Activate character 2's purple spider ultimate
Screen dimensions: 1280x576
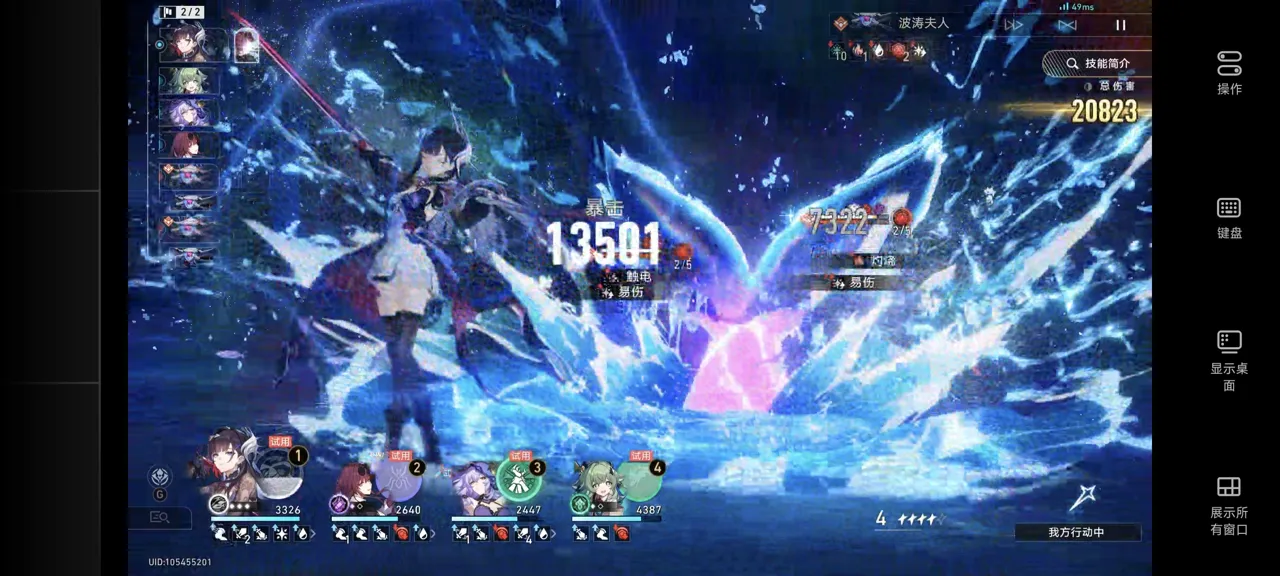(x=400, y=479)
